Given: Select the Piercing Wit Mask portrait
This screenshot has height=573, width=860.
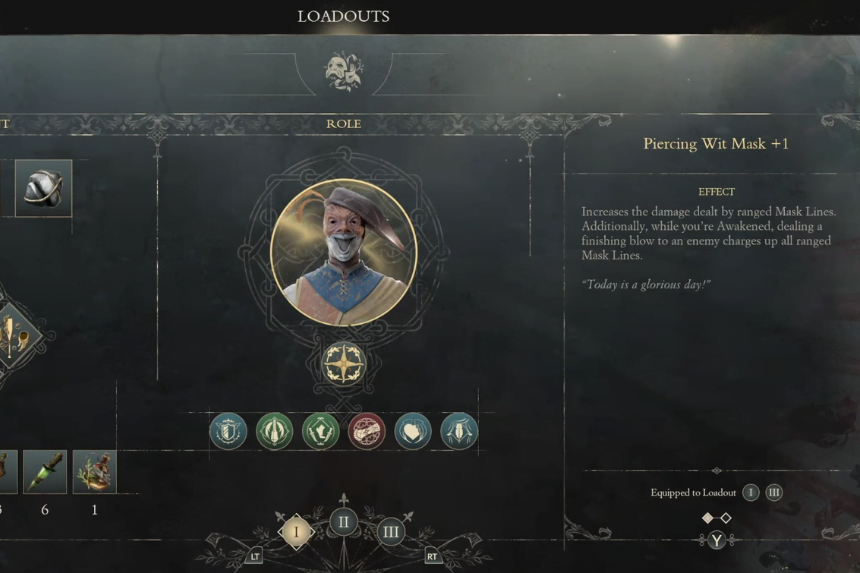Looking at the screenshot, I should (343, 253).
